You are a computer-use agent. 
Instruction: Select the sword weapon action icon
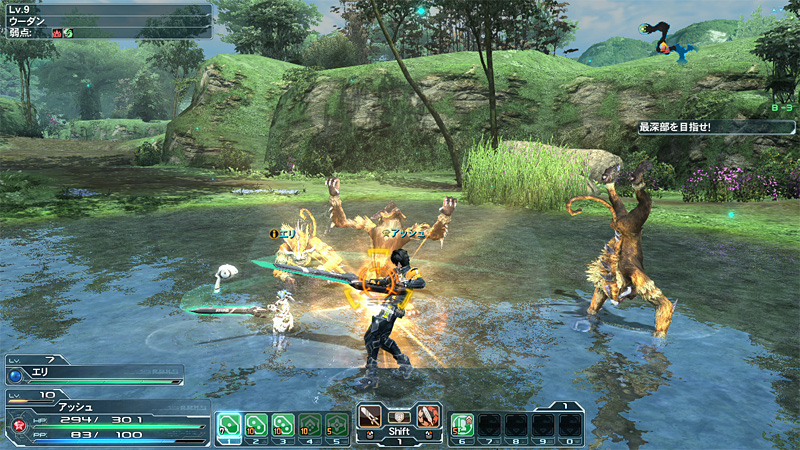(x=371, y=417)
